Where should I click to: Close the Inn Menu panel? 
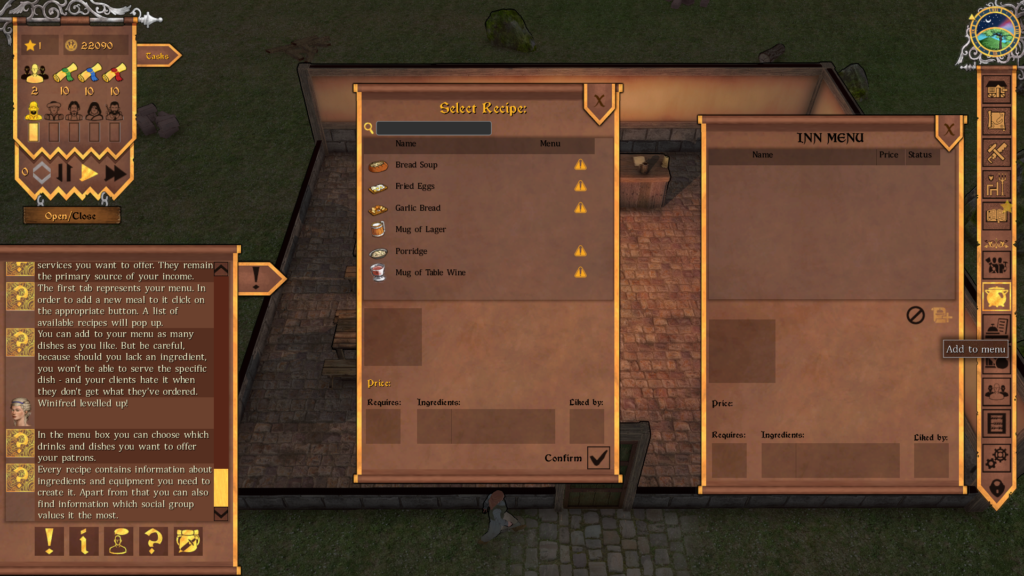tap(949, 129)
